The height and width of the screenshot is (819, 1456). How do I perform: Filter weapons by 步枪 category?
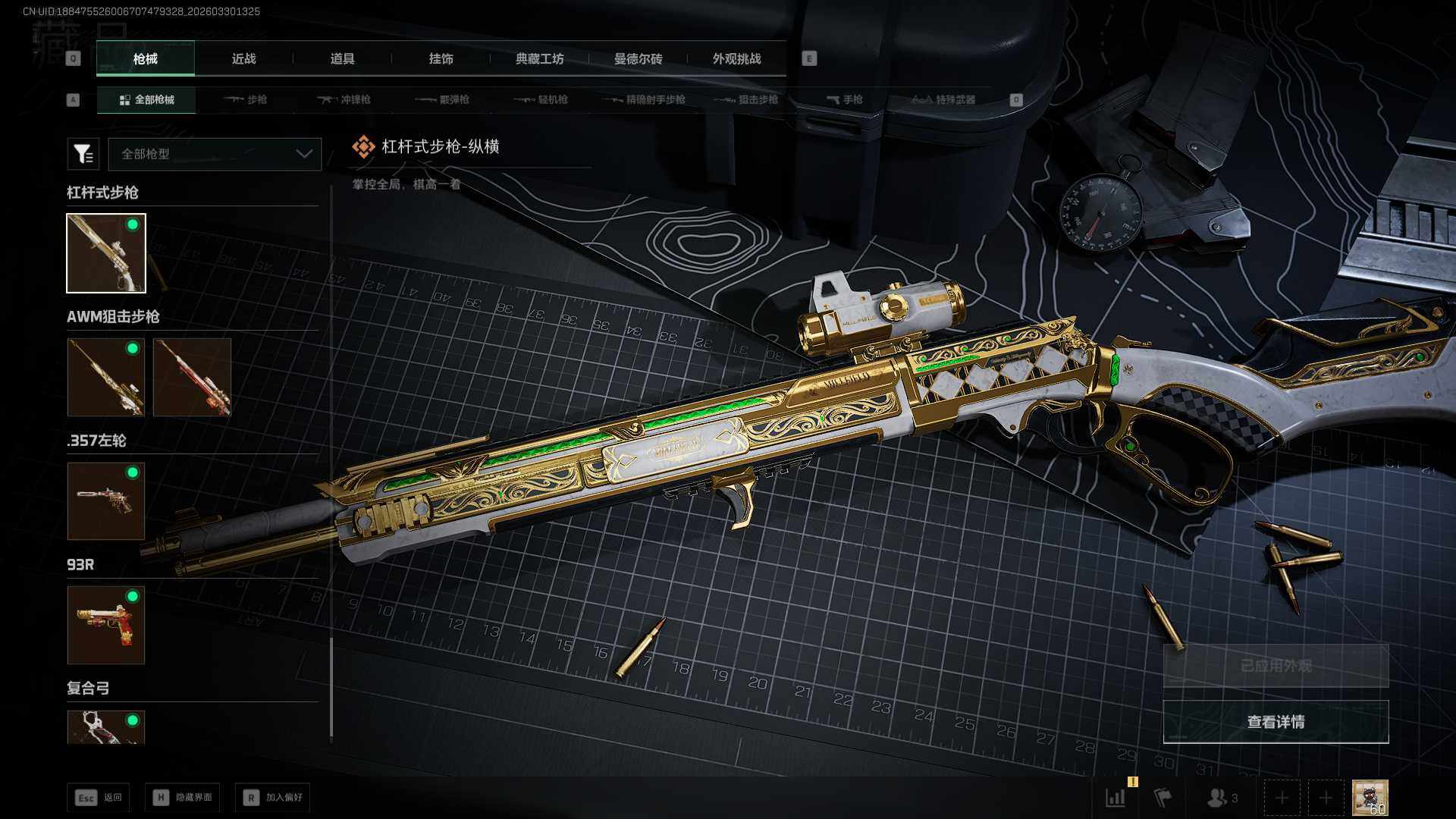pos(246,99)
